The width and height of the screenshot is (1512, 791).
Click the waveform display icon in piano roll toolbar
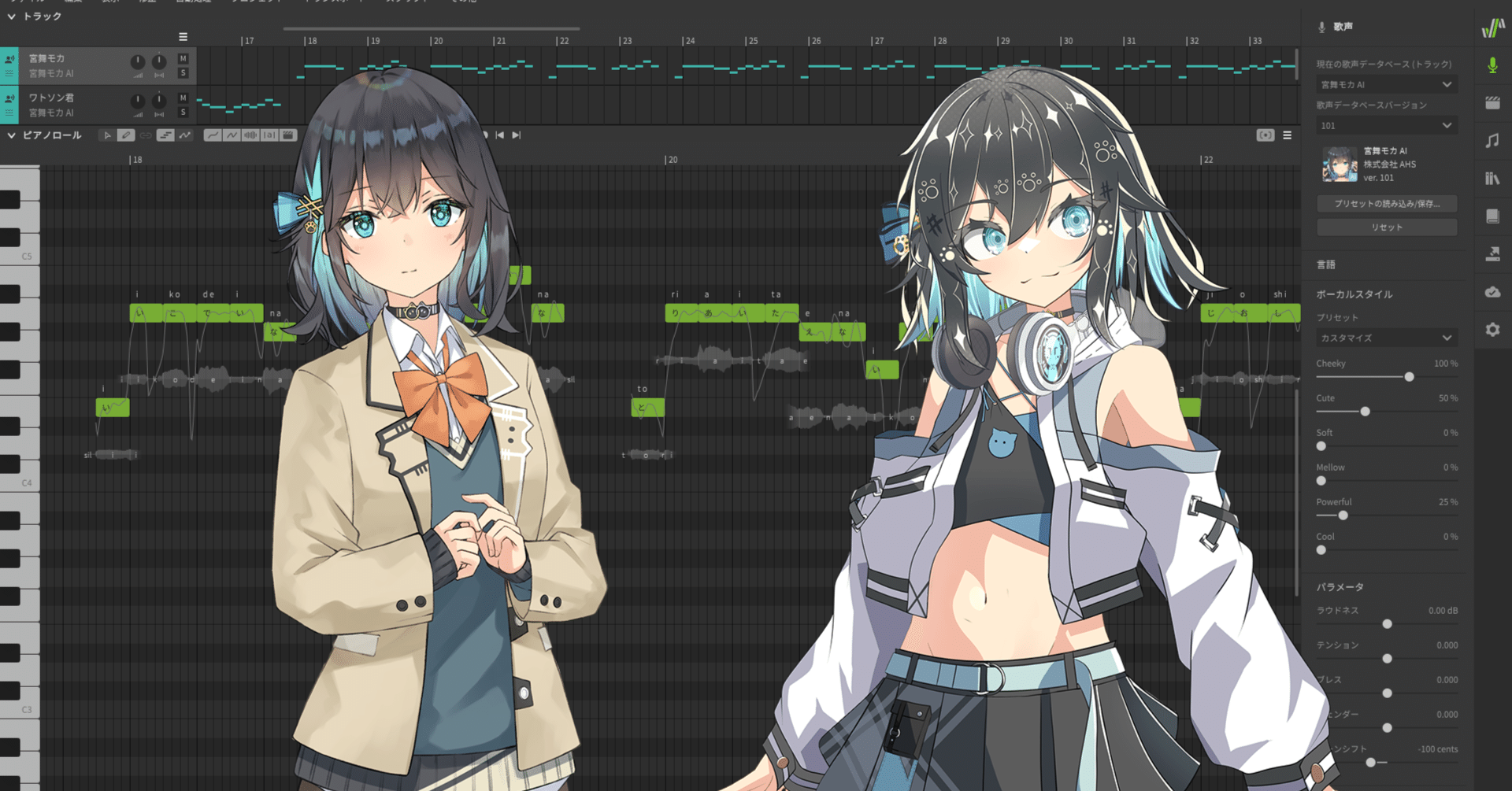[250, 135]
